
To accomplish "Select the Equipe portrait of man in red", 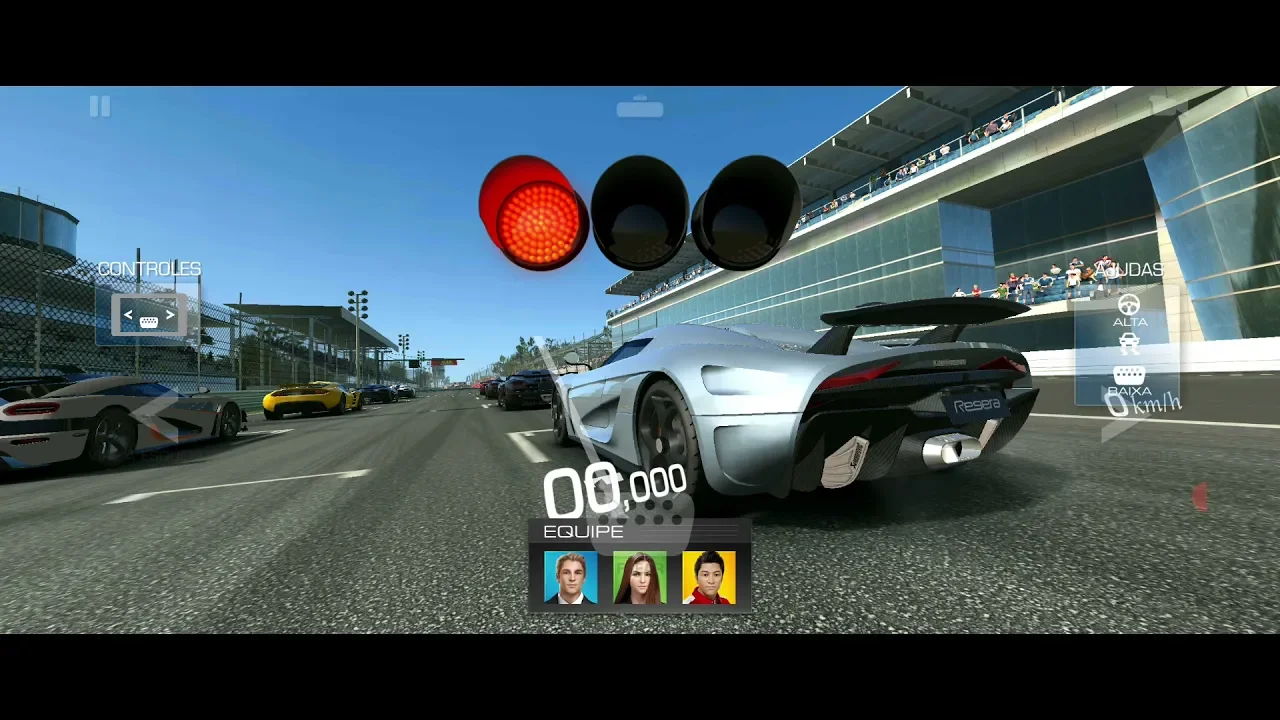I will [x=709, y=578].
